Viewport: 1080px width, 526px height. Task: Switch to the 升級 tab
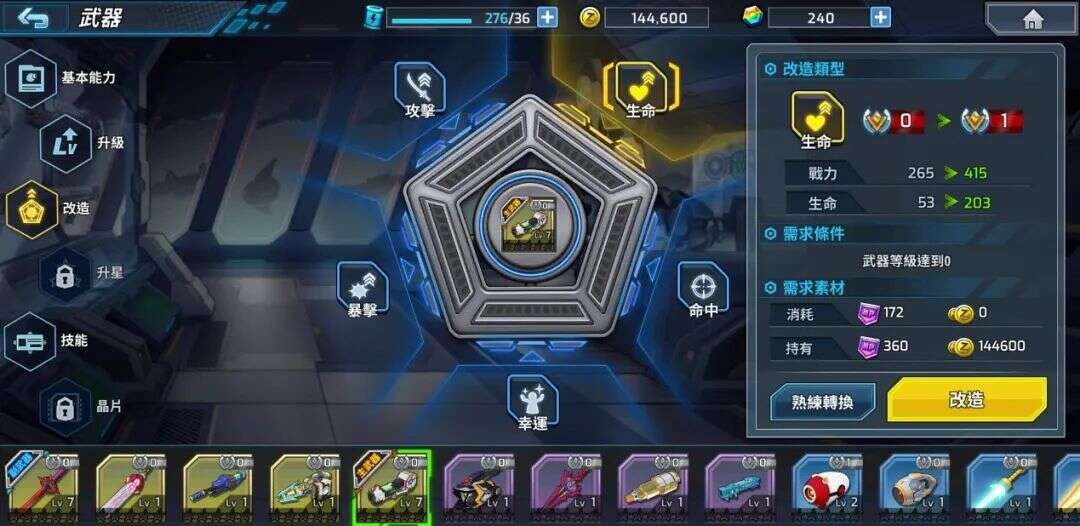pos(66,142)
